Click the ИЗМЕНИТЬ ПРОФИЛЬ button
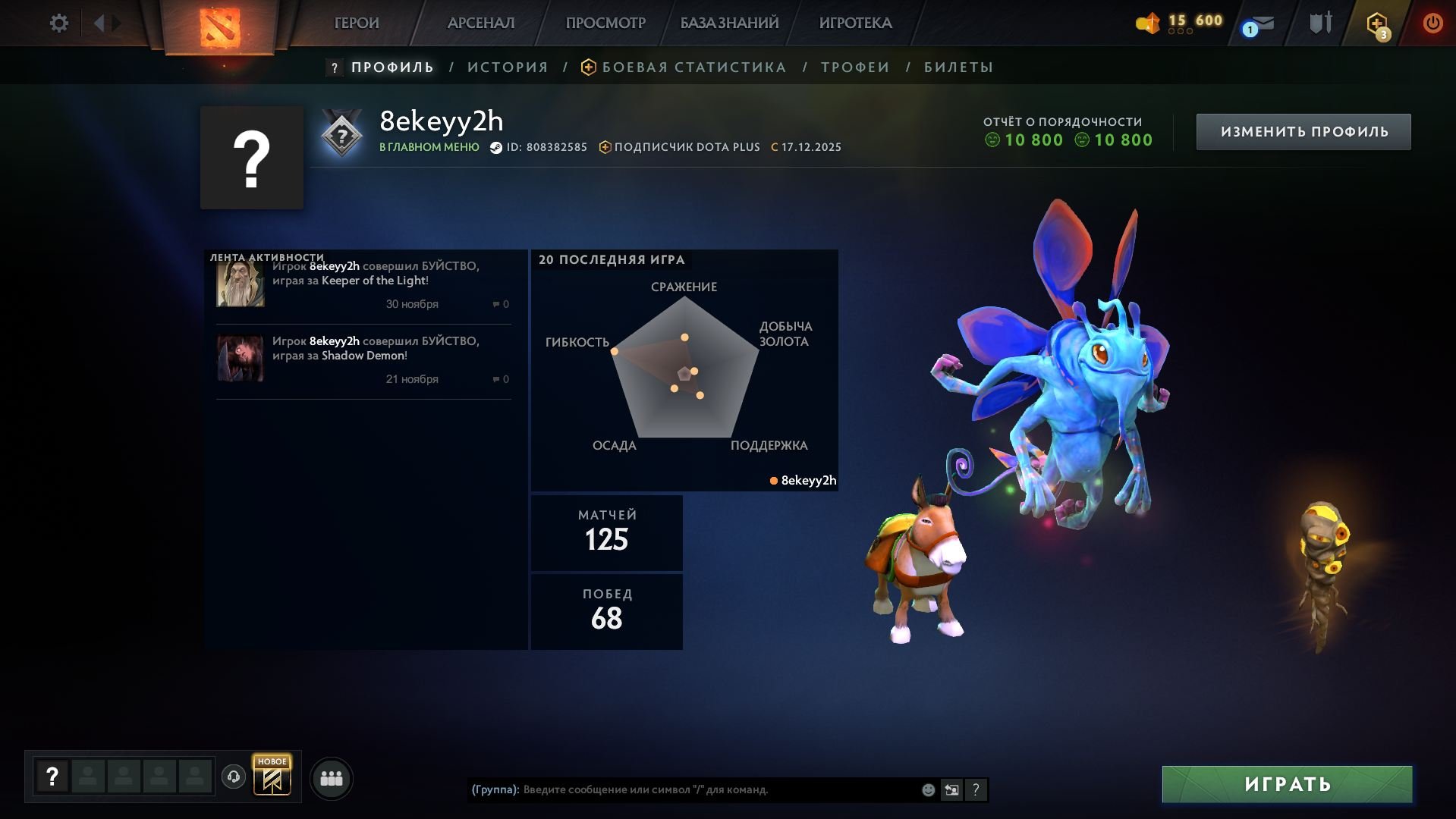Image resolution: width=1456 pixels, height=819 pixels. pos(1303,130)
